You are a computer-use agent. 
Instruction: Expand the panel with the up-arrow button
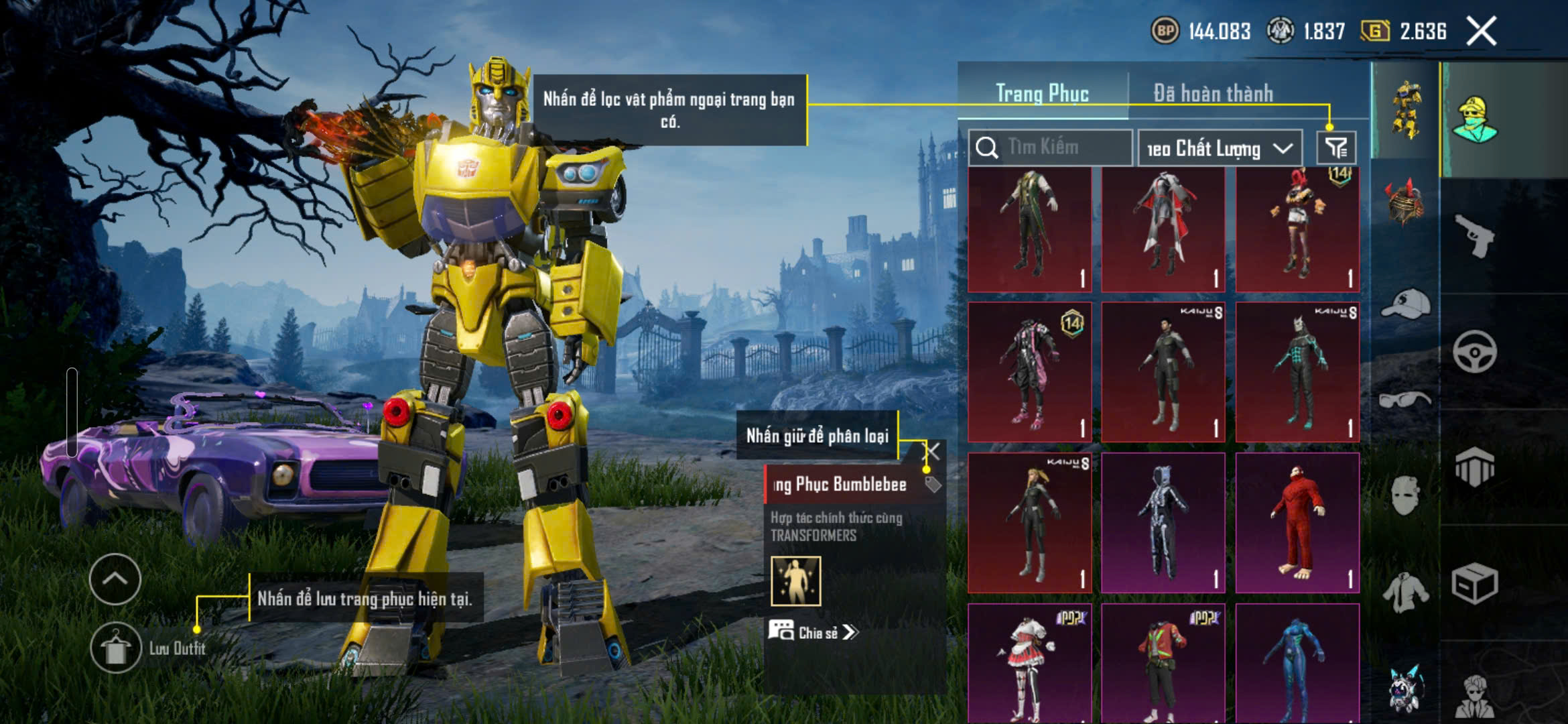115,579
